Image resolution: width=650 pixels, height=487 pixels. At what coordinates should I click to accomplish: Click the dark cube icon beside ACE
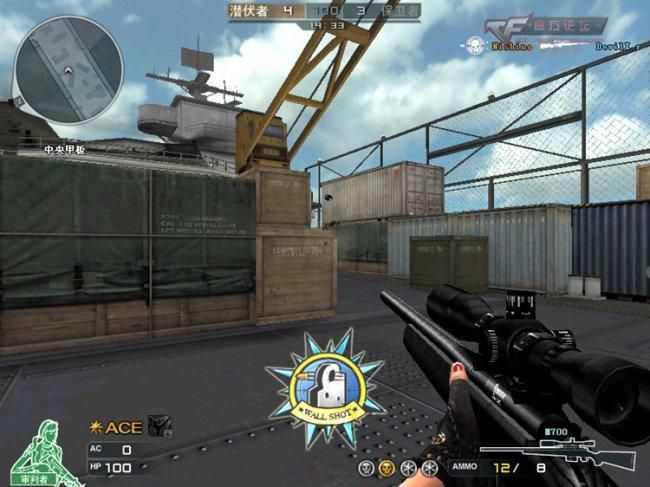158,426
